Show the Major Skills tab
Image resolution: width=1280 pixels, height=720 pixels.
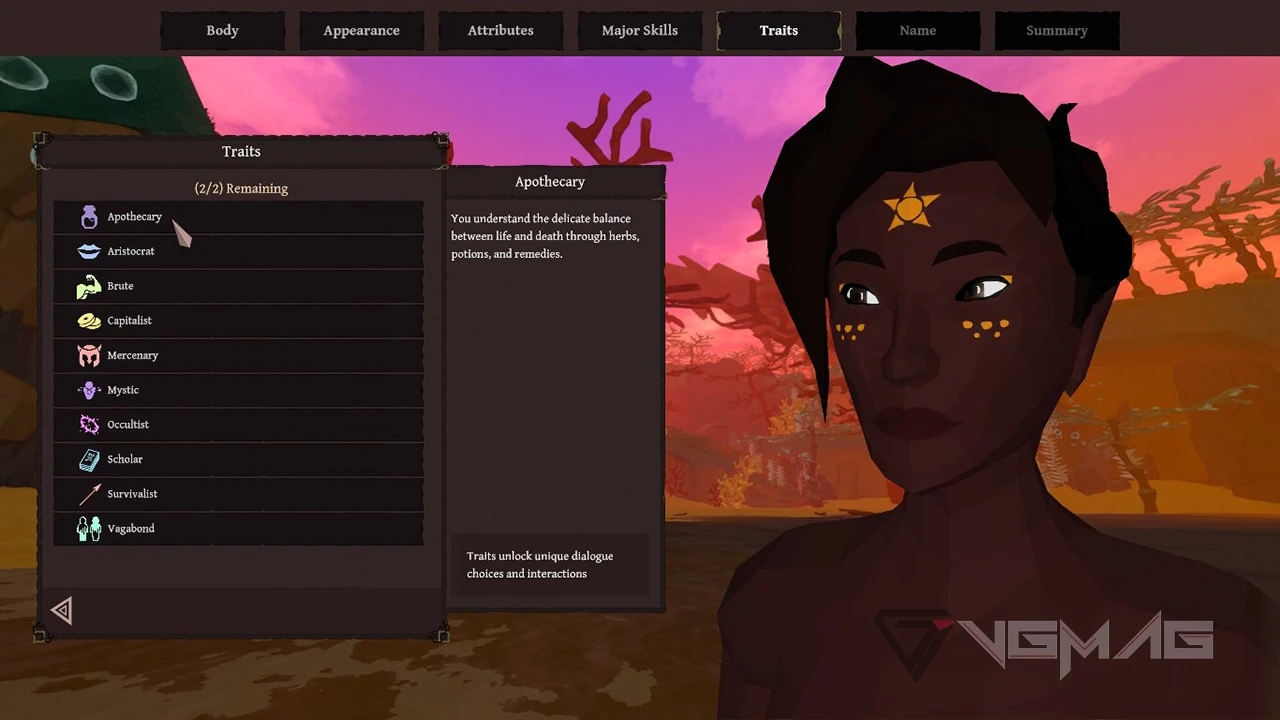coord(639,31)
